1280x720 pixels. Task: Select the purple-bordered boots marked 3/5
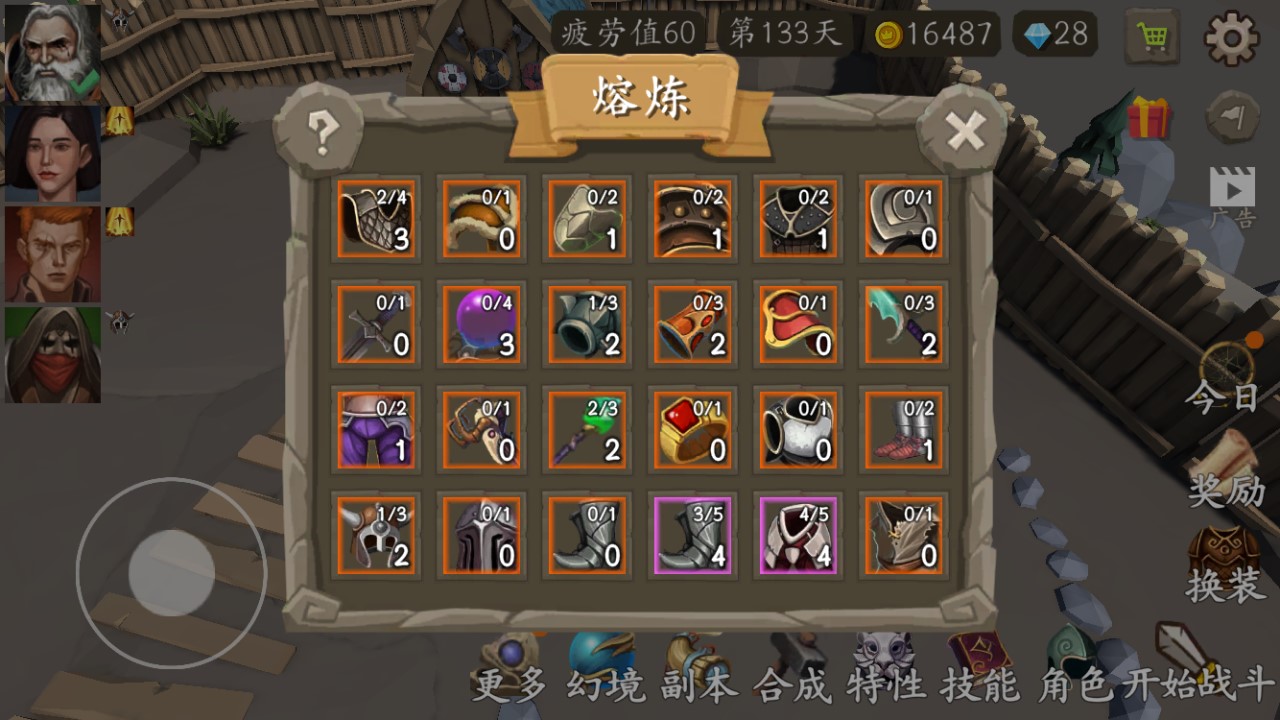tap(692, 536)
